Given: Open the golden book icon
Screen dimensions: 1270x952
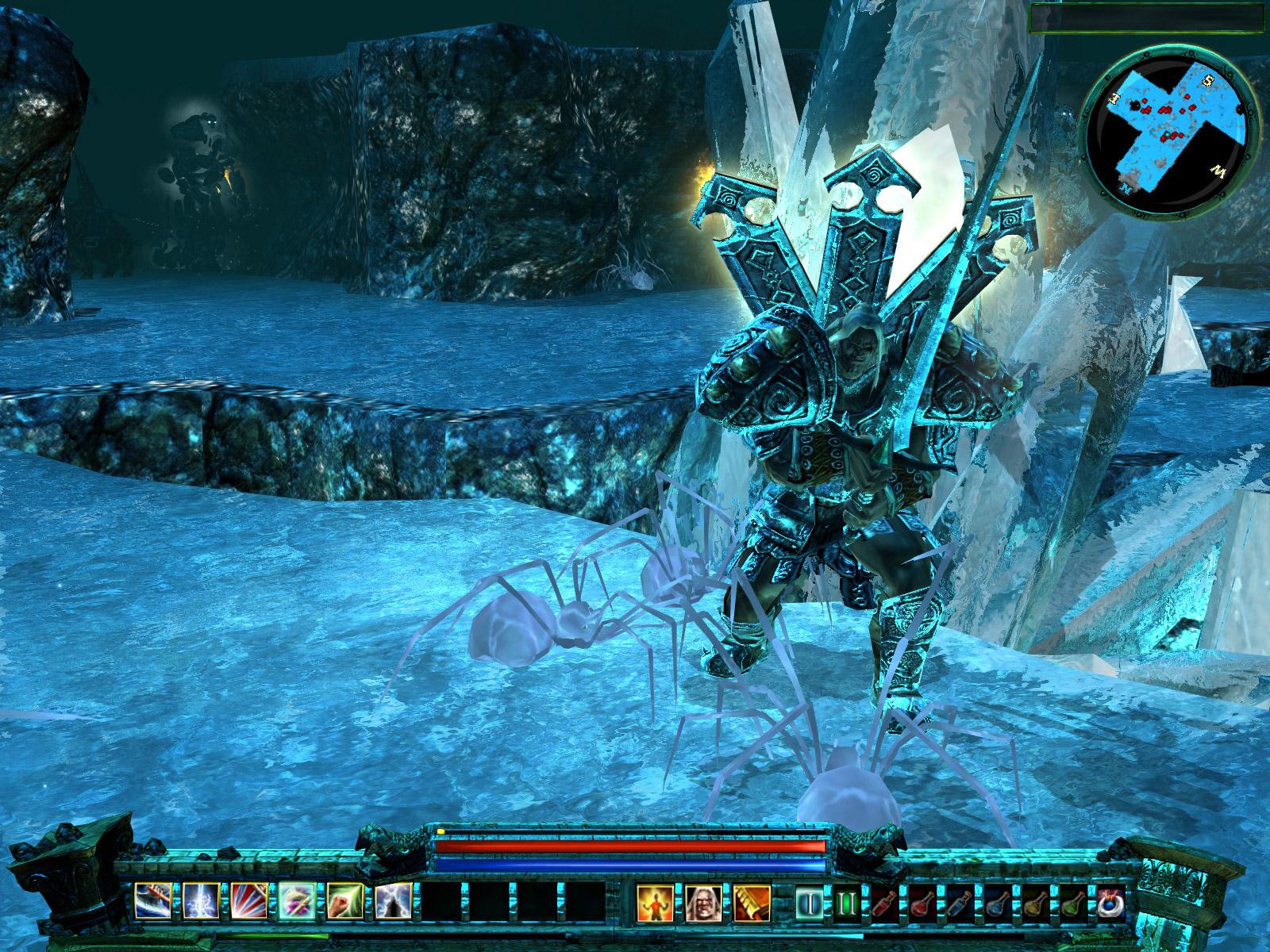Looking at the screenshot, I should (x=752, y=902).
